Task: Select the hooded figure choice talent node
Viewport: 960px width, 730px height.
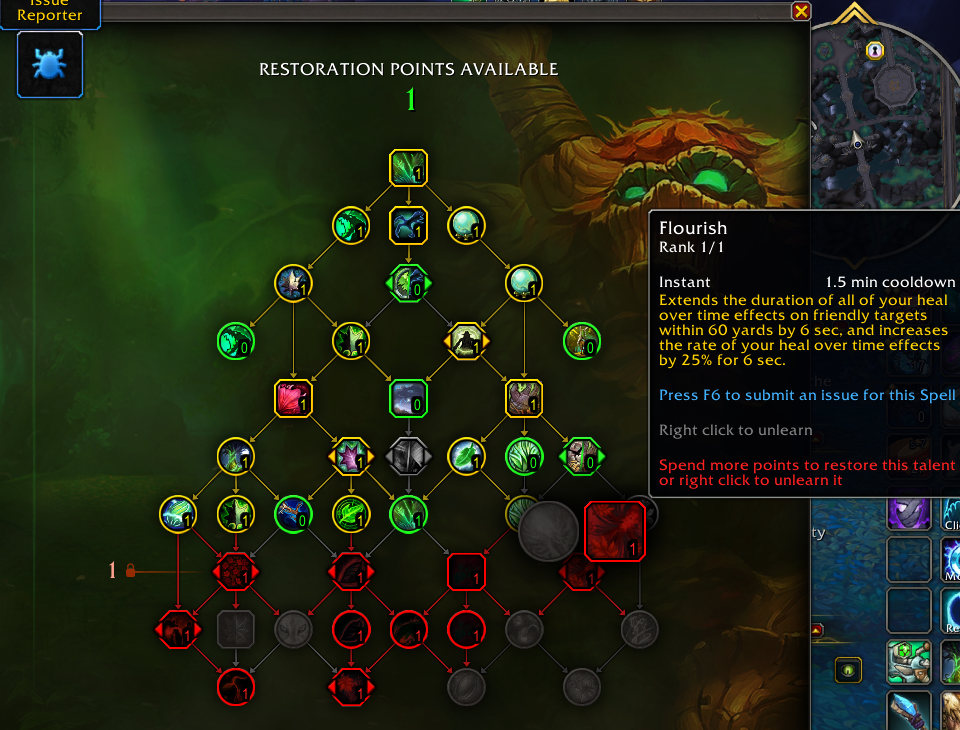Action: [x=466, y=341]
